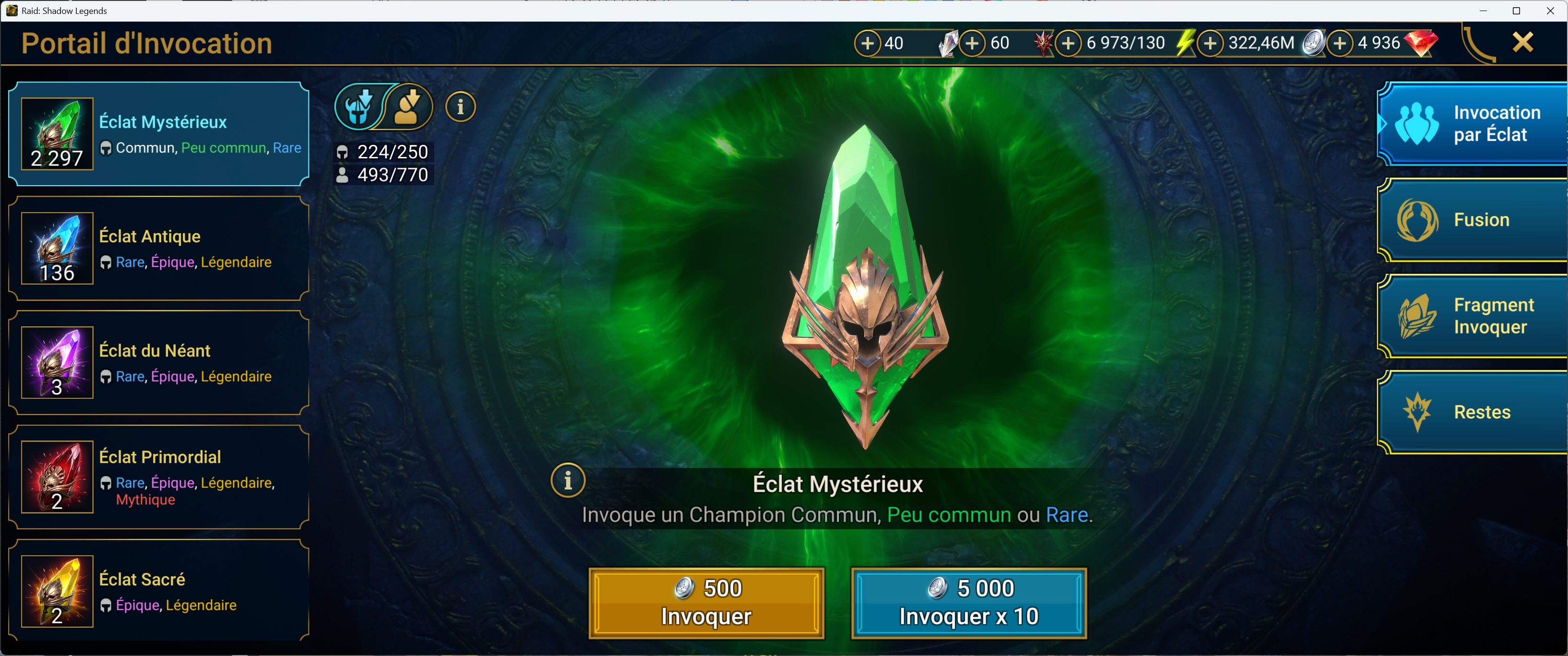Viewport: 1568px width, 656px height.
Task: Open the info icon beside the storage icons
Action: point(460,107)
